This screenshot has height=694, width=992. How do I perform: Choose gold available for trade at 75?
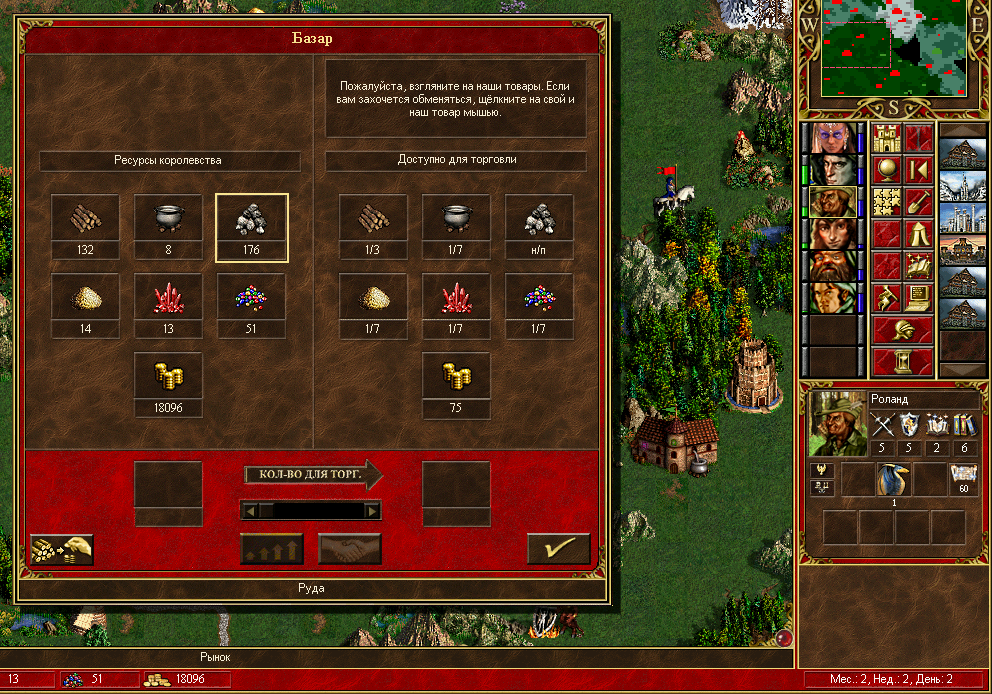coord(456,376)
